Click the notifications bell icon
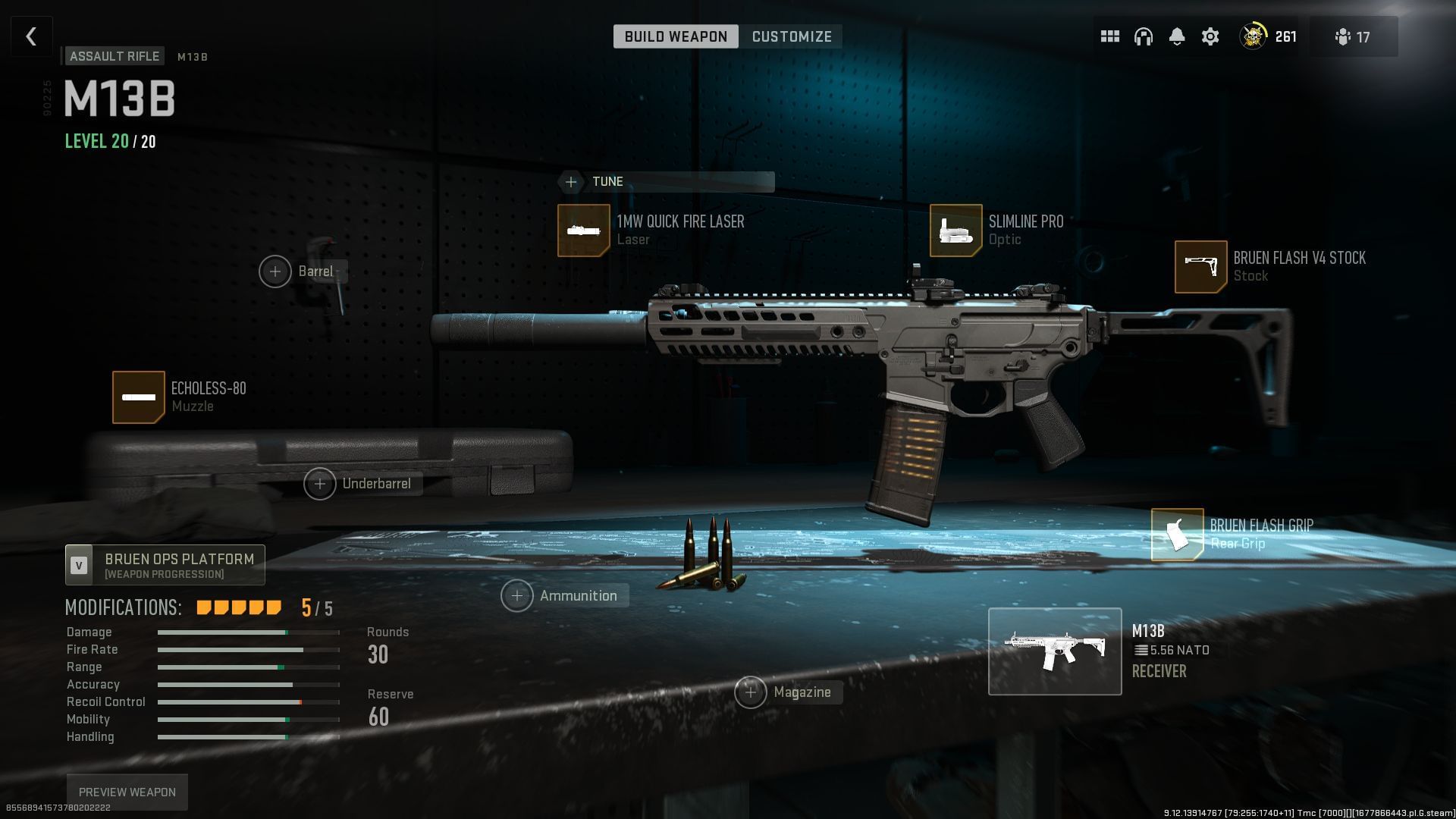The width and height of the screenshot is (1456, 819). click(x=1177, y=36)
